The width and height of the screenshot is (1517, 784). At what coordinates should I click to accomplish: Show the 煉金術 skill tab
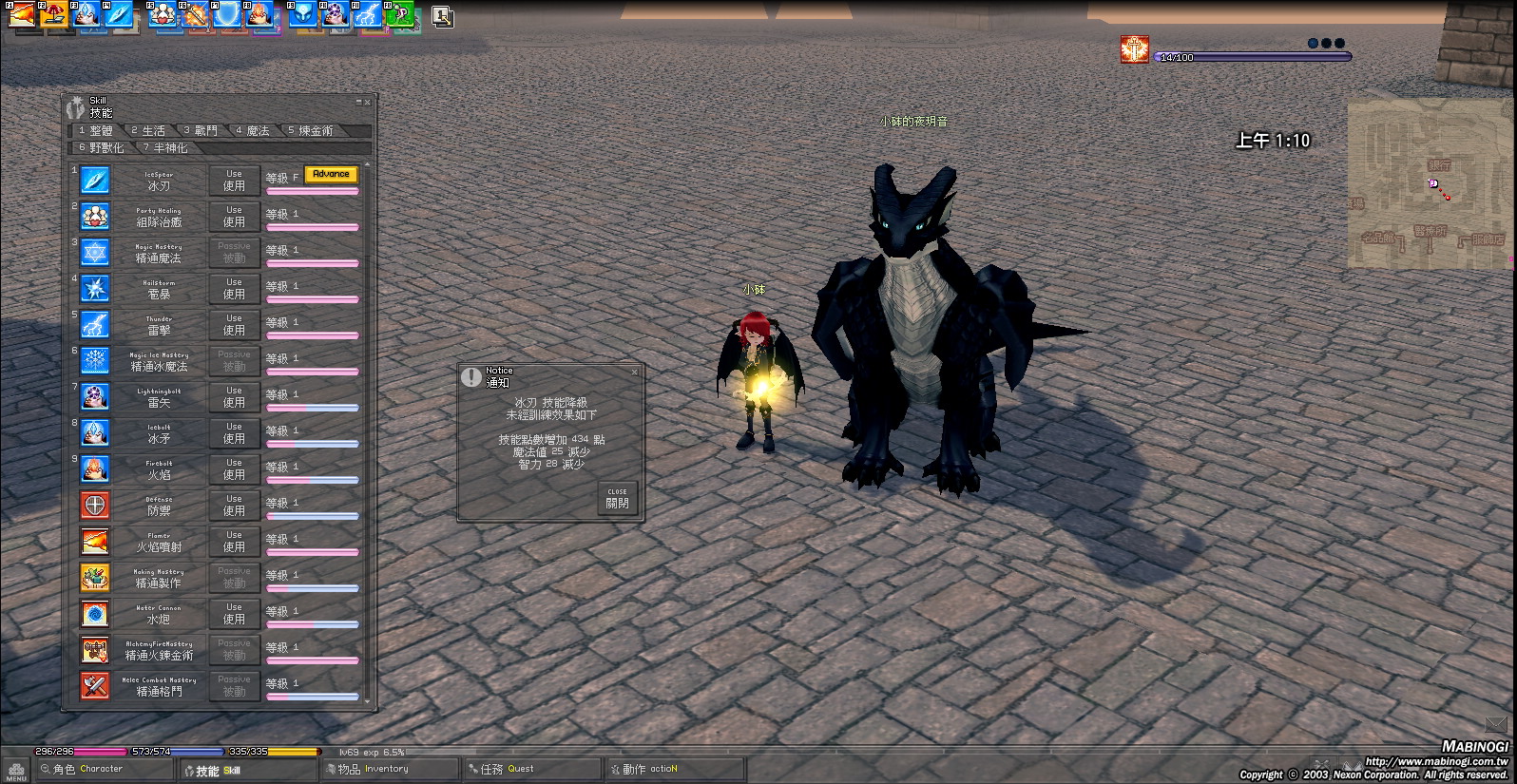pos(311,131)
